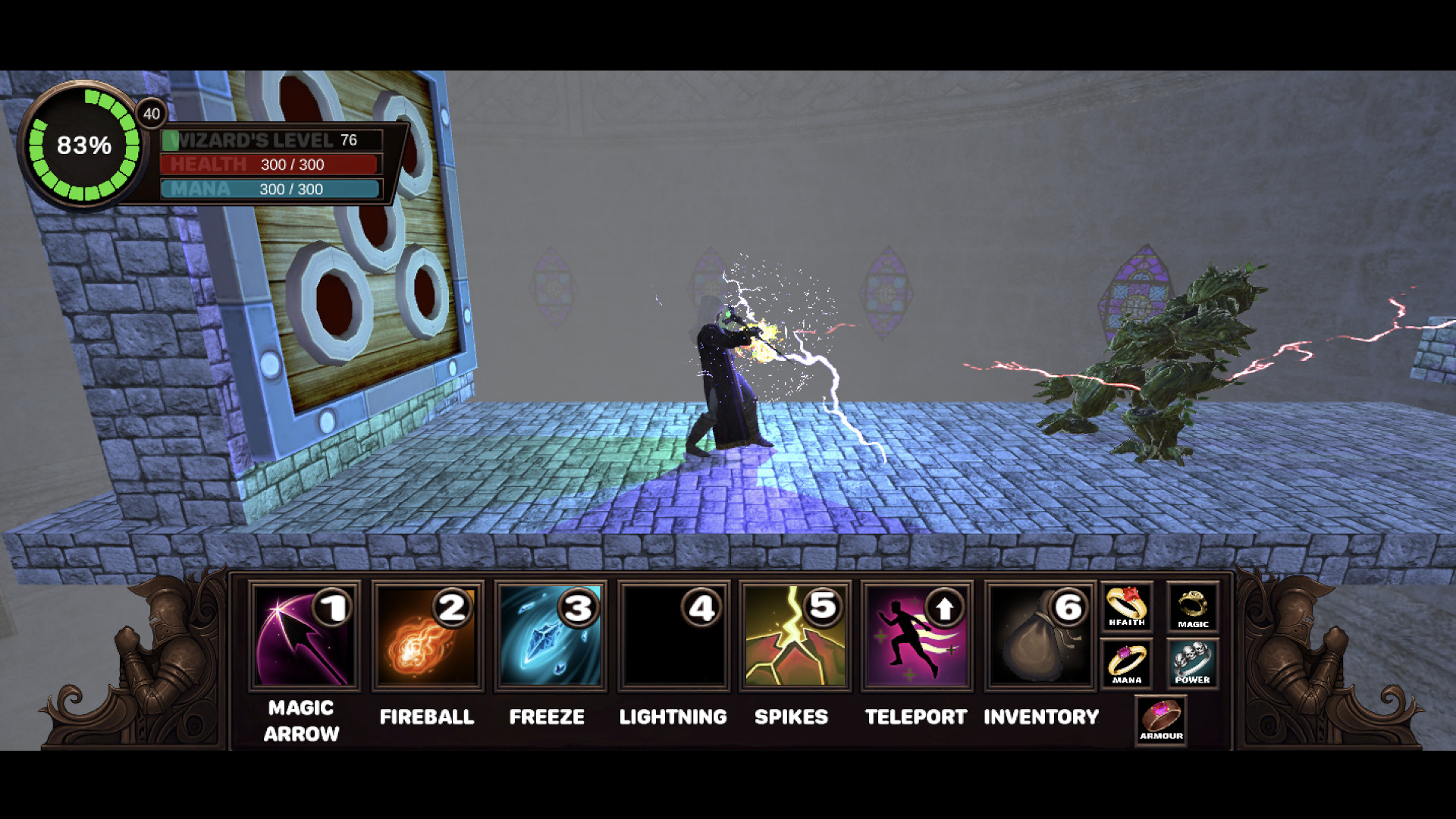Equip the Health ring icon

(1126, 607)
